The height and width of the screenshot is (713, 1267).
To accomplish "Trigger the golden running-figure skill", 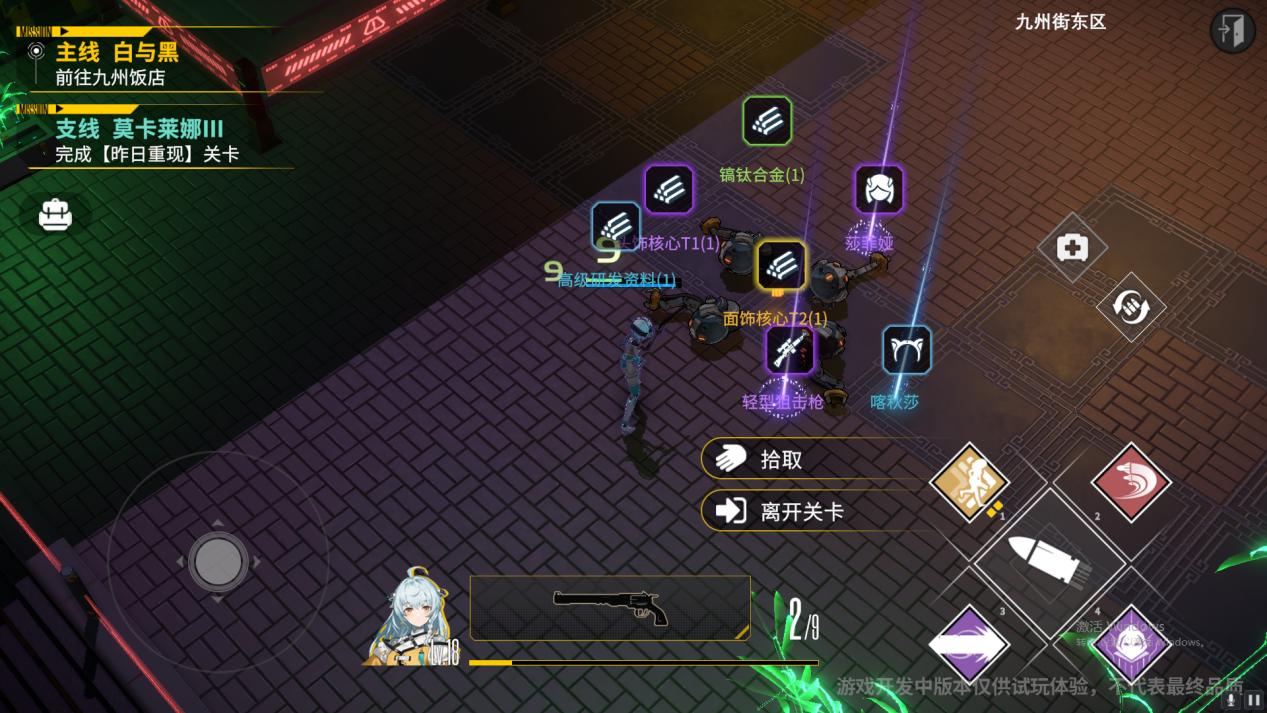I will click(x=968, y=482).
